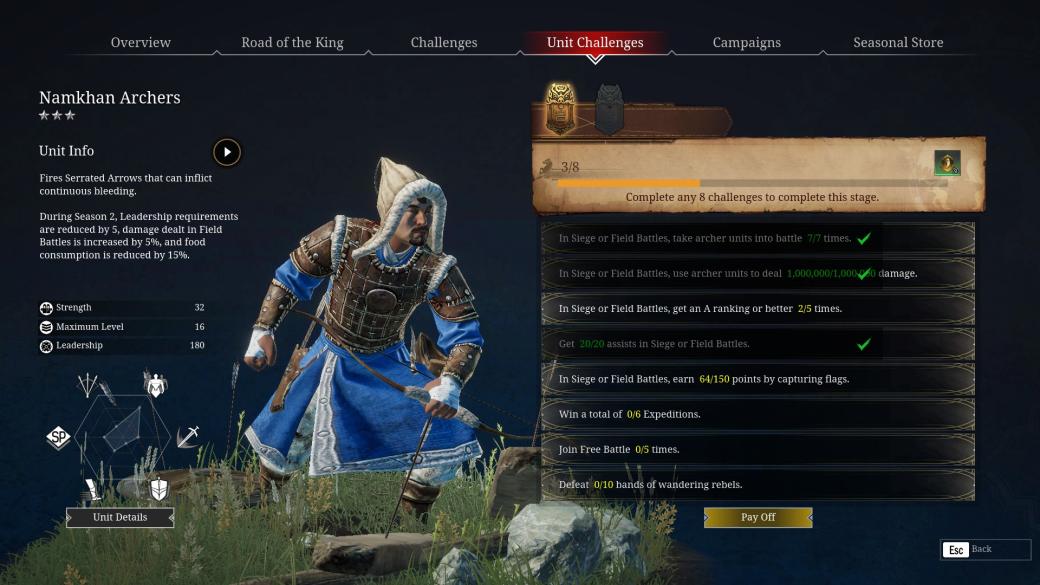
Task: Choose the capturing flags challenge row
Action: (757, 379)
